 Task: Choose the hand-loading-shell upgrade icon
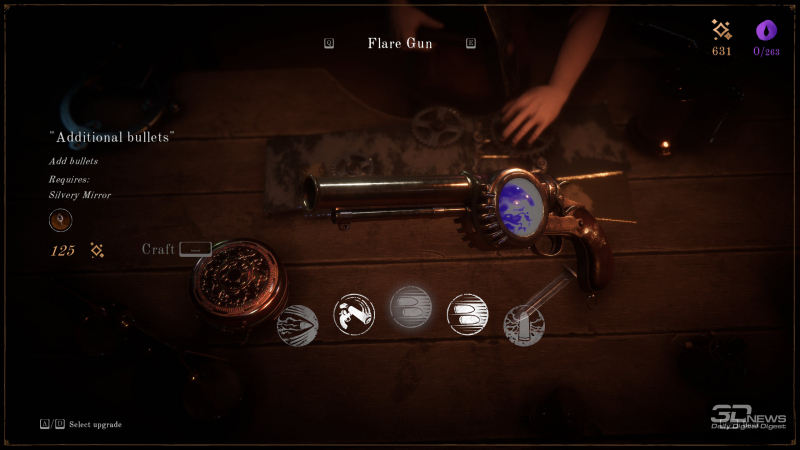(x=353, y=314)
